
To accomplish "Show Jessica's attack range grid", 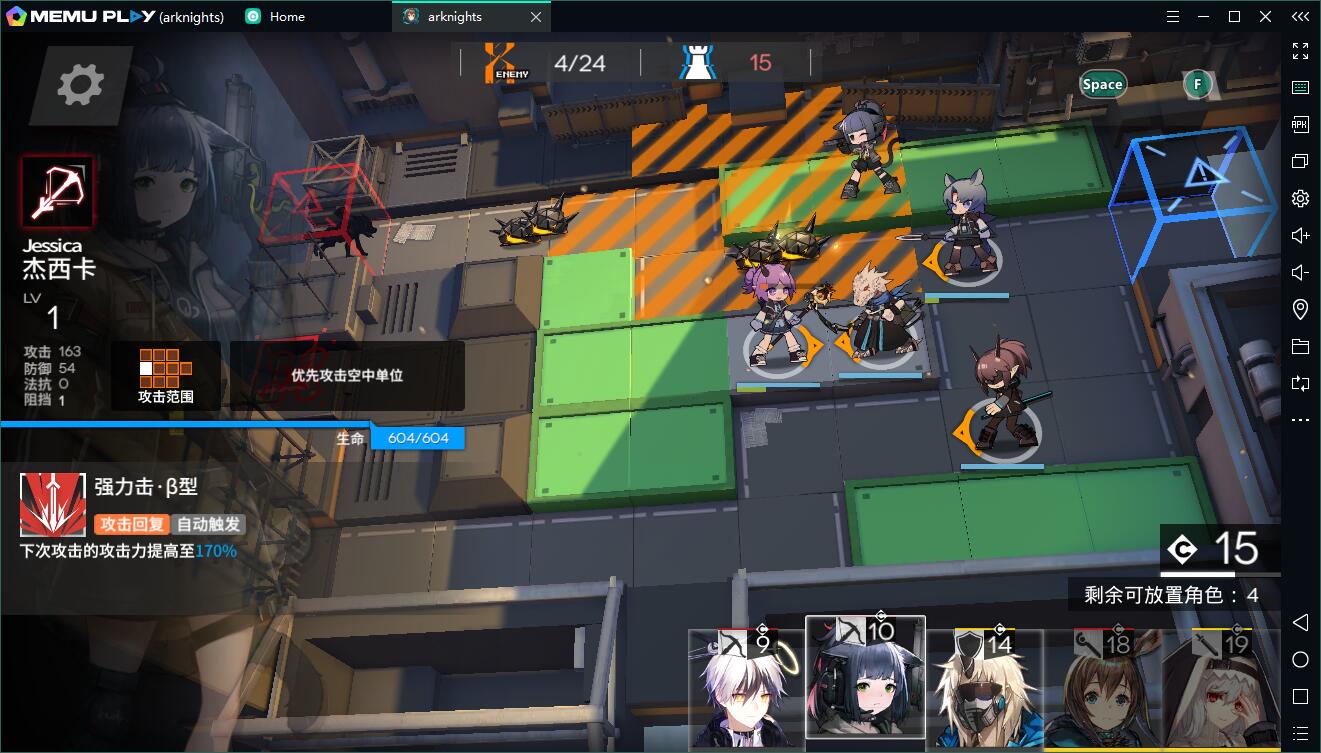I will pyautogui.click(x=165, y=376).
